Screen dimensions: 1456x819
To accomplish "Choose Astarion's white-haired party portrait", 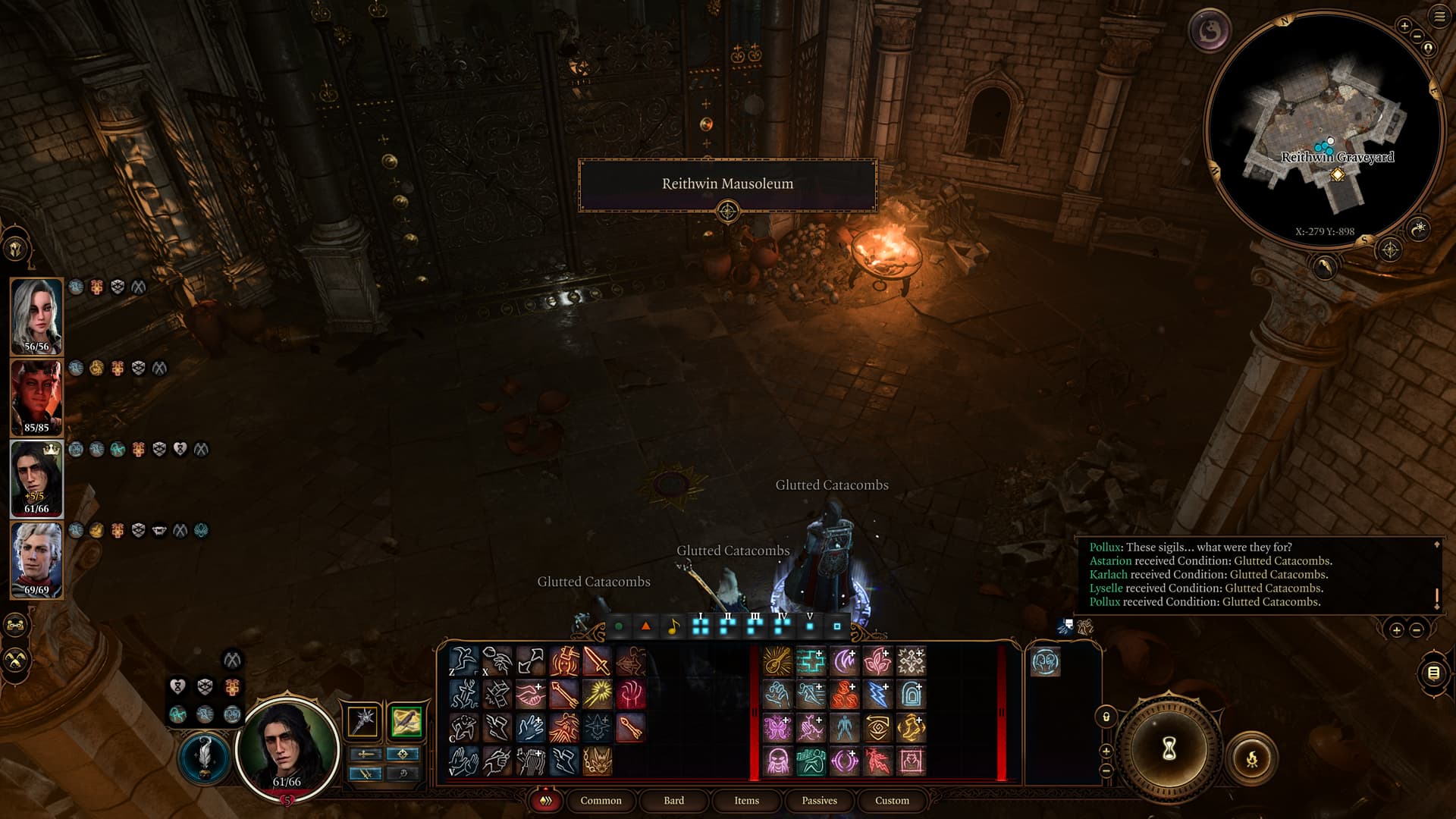I will tap(36, 559).
